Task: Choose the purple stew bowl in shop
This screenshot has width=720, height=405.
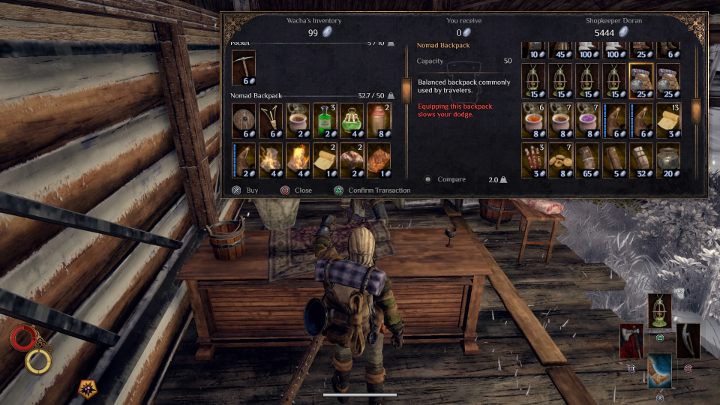Action: click(587, 119)
